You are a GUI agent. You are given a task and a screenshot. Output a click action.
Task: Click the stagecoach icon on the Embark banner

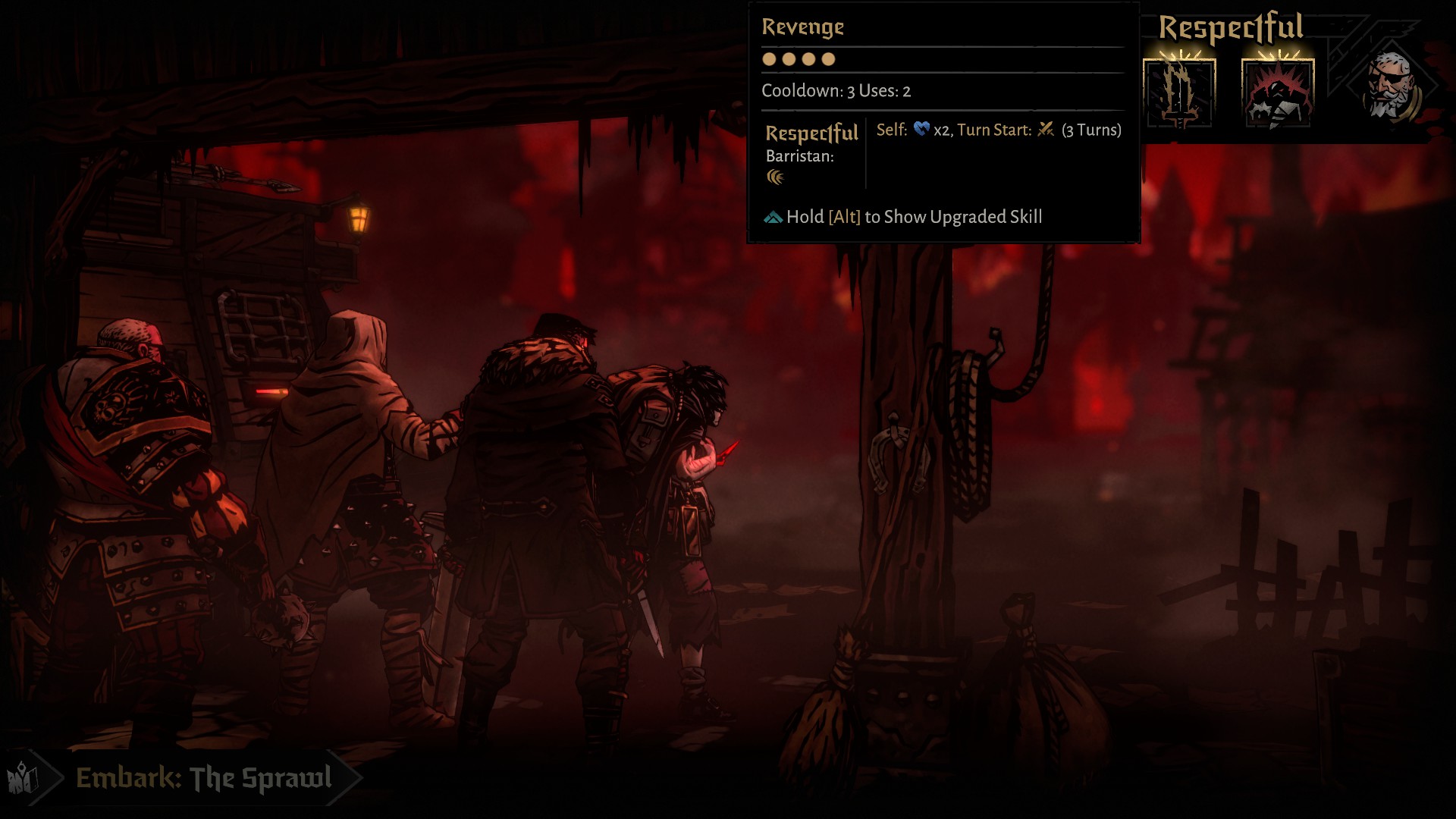(23, 777)
